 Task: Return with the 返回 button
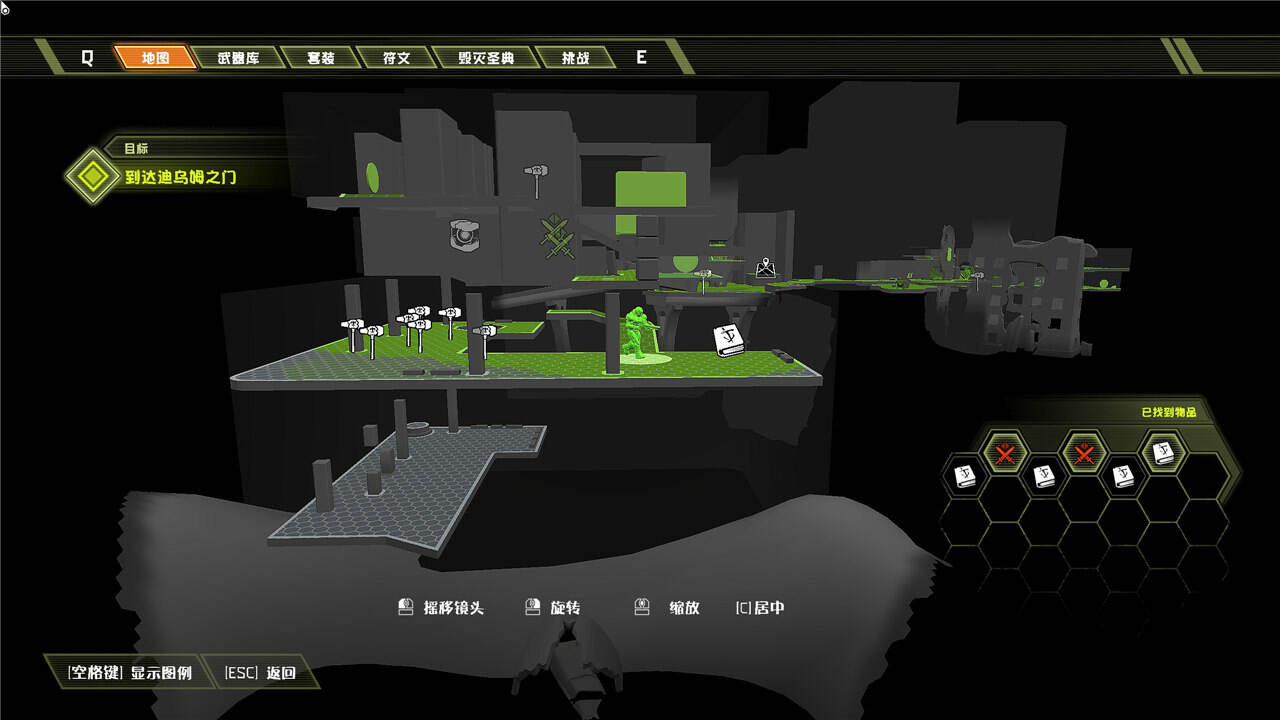coord(261,673)
